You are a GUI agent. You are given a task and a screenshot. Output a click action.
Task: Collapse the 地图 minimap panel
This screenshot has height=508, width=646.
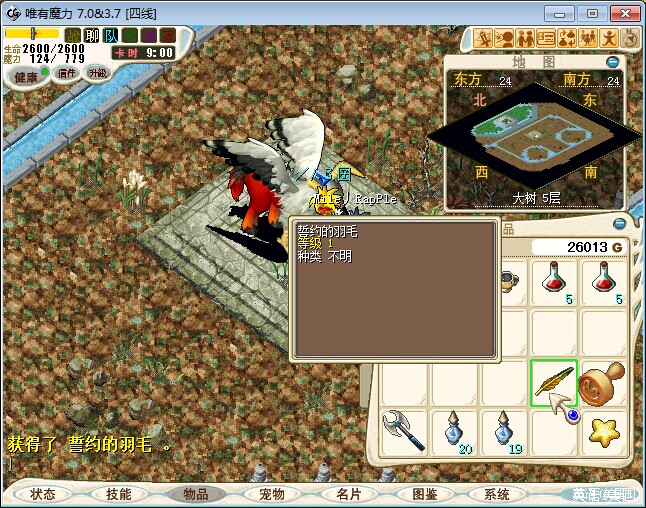coord(613,62)
